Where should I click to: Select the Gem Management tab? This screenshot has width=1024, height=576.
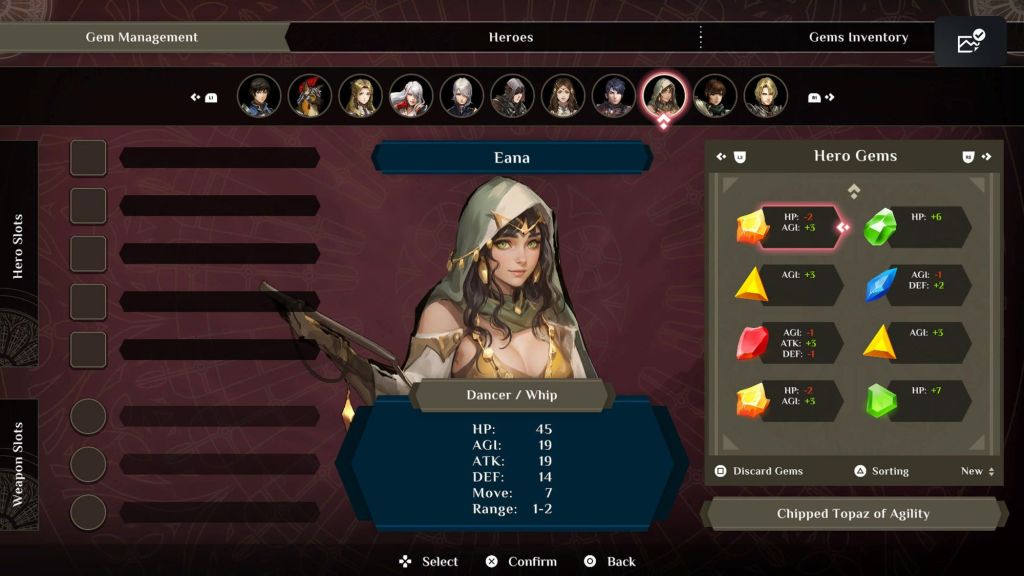[141, 37]
